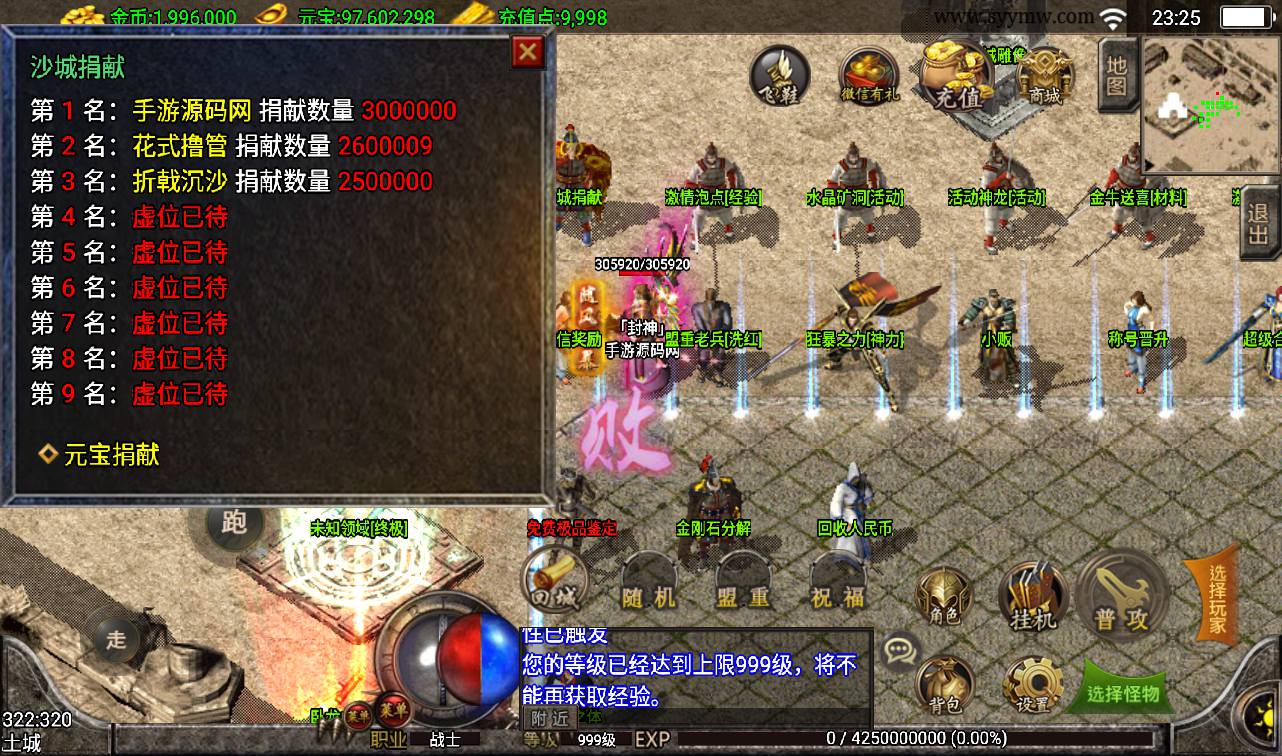Tap the 退出 exit button
The image size is (1282, 756).
click(x=1258, y=227)
